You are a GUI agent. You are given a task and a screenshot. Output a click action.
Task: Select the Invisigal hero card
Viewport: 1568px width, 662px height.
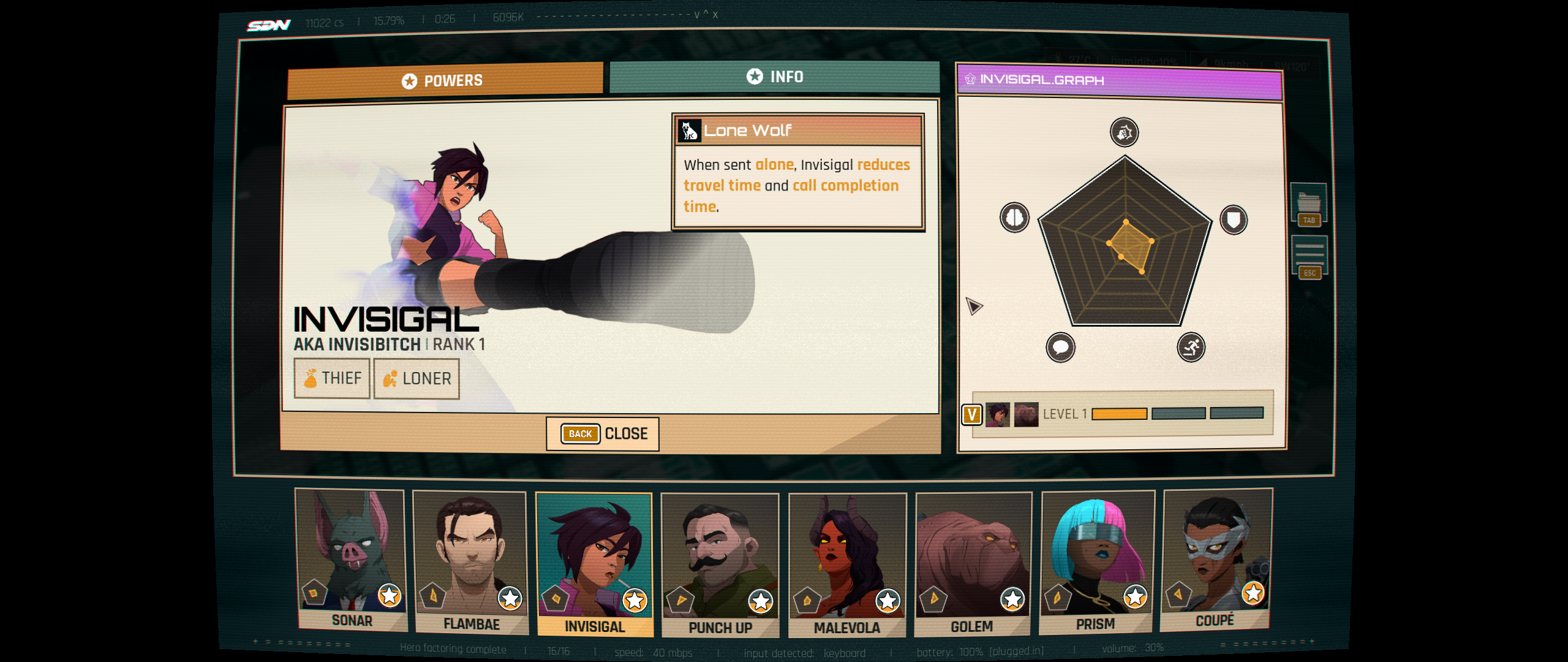(x=594, y=564)
